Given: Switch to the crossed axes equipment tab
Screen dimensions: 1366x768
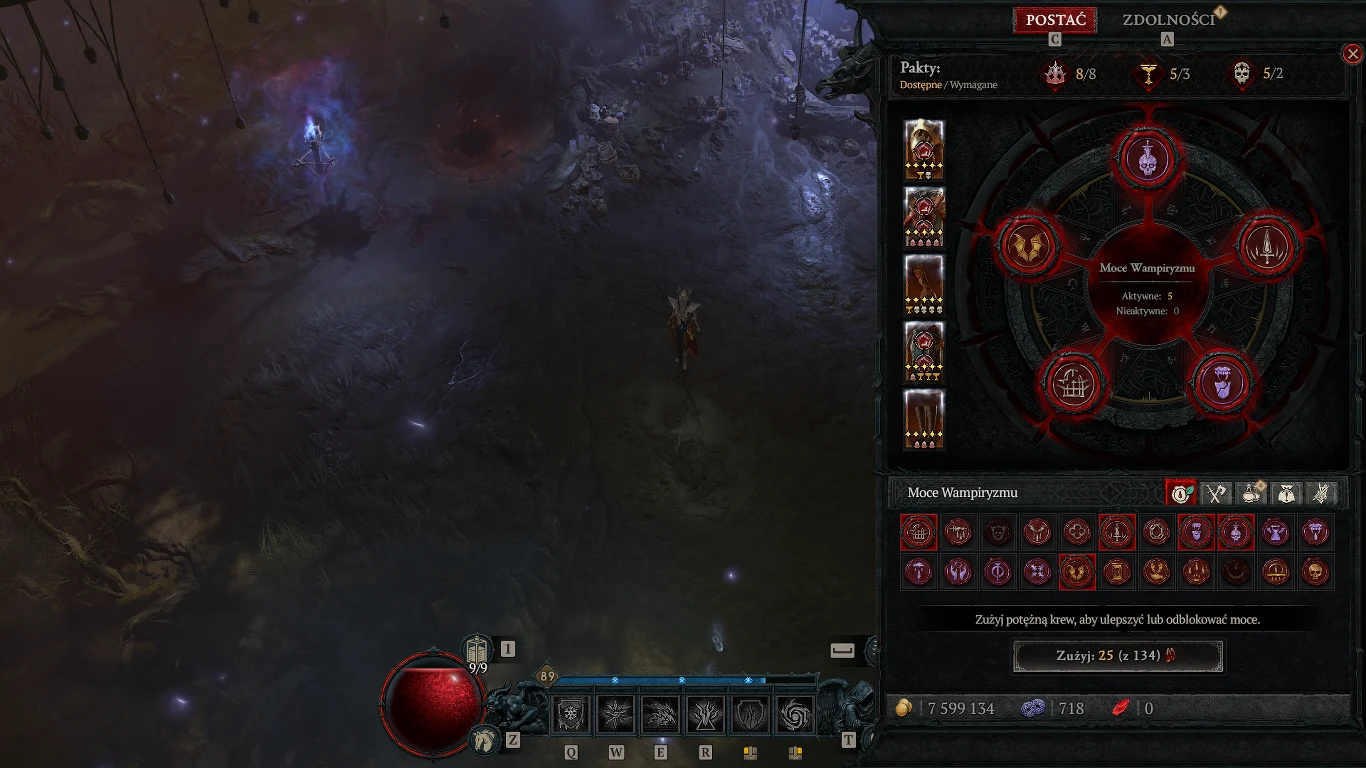Looking at the screenshot, I should pyautogui.click(x=1216, y=493).
